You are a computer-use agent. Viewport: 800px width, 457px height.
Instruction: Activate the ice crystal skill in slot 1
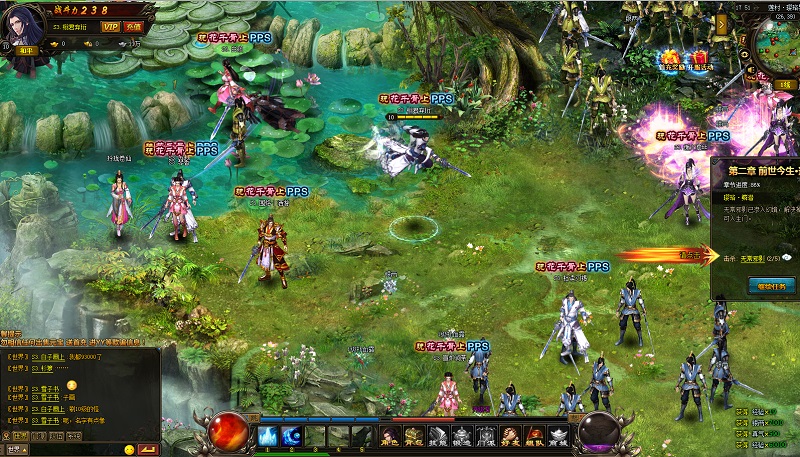coord(268,436)
